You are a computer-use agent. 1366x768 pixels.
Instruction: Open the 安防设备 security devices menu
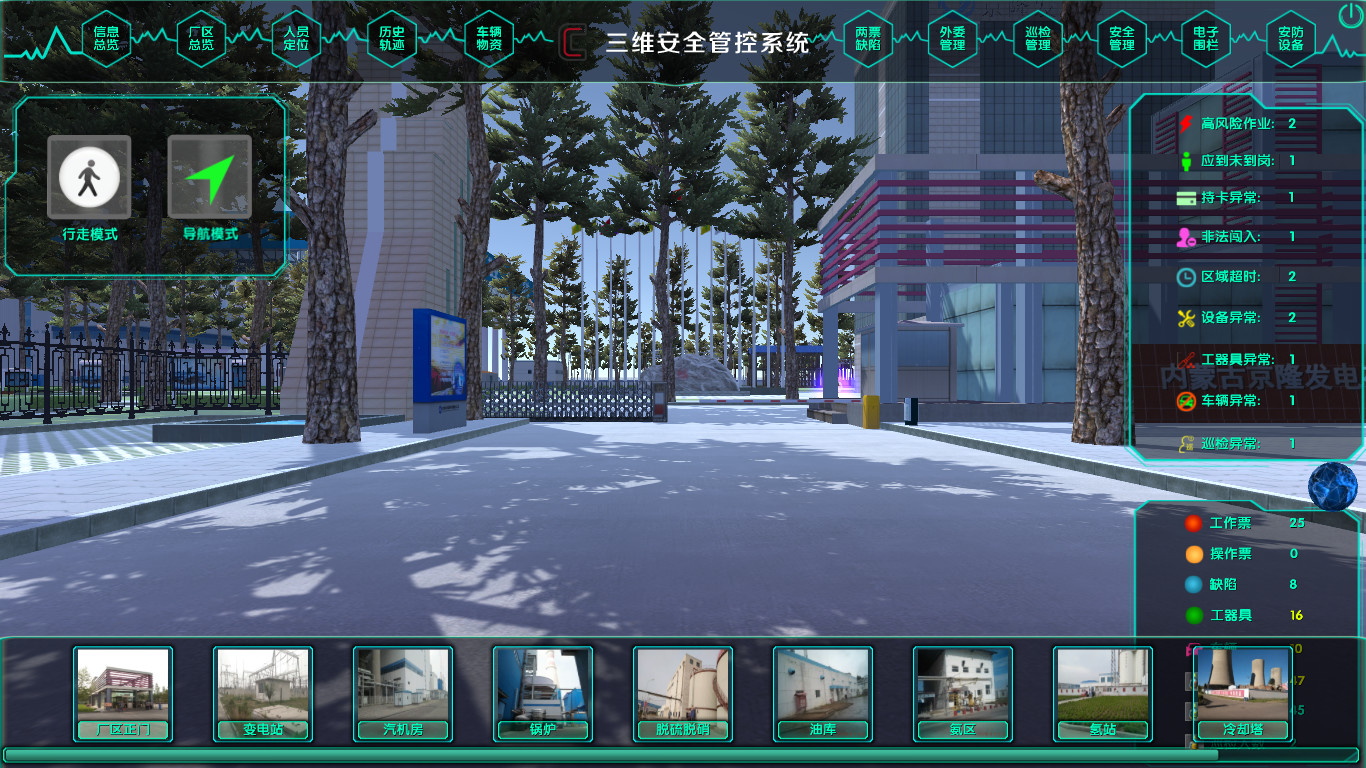(x=1290, y=38)
